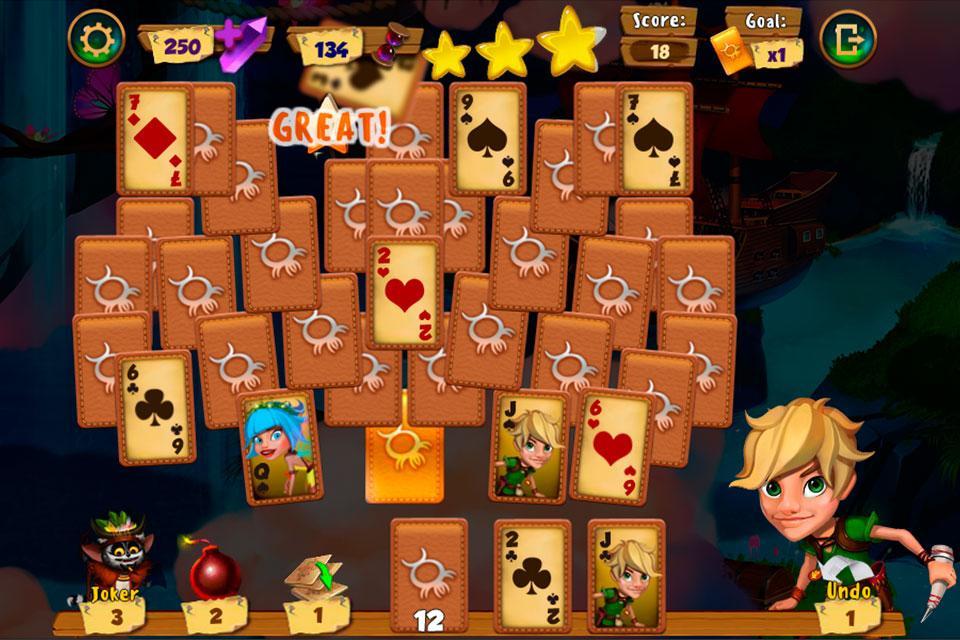Select the 7 of spades card
The image size is (960, 640).
[x=655, y=138]
